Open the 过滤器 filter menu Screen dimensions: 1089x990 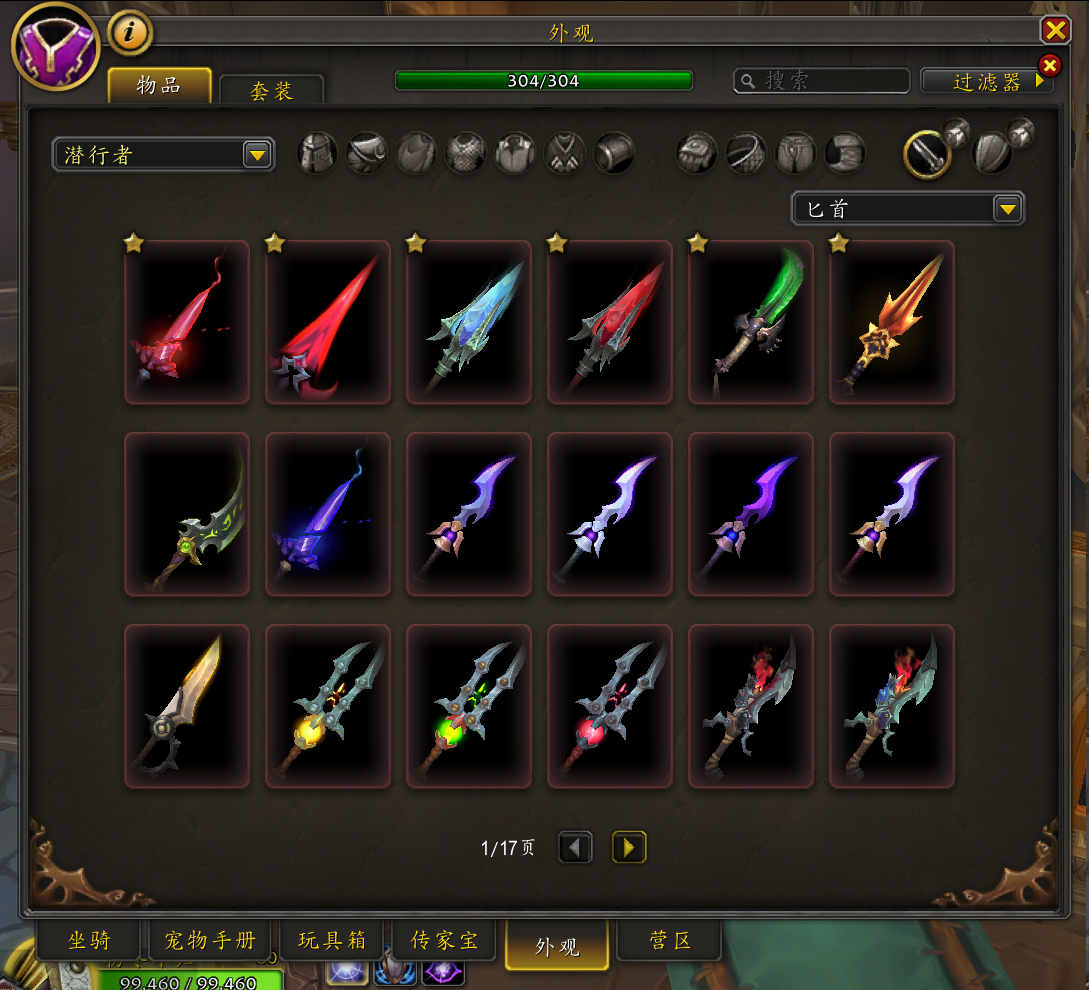[x=986, y=82]
